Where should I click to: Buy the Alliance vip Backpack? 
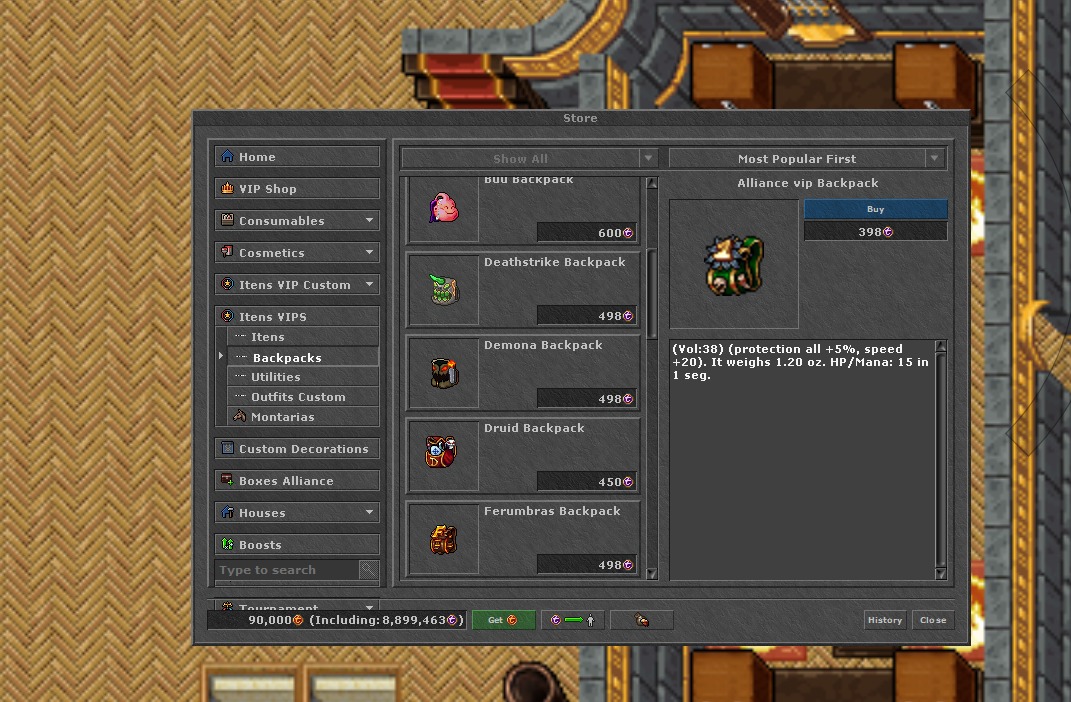(x=875, y=210)
